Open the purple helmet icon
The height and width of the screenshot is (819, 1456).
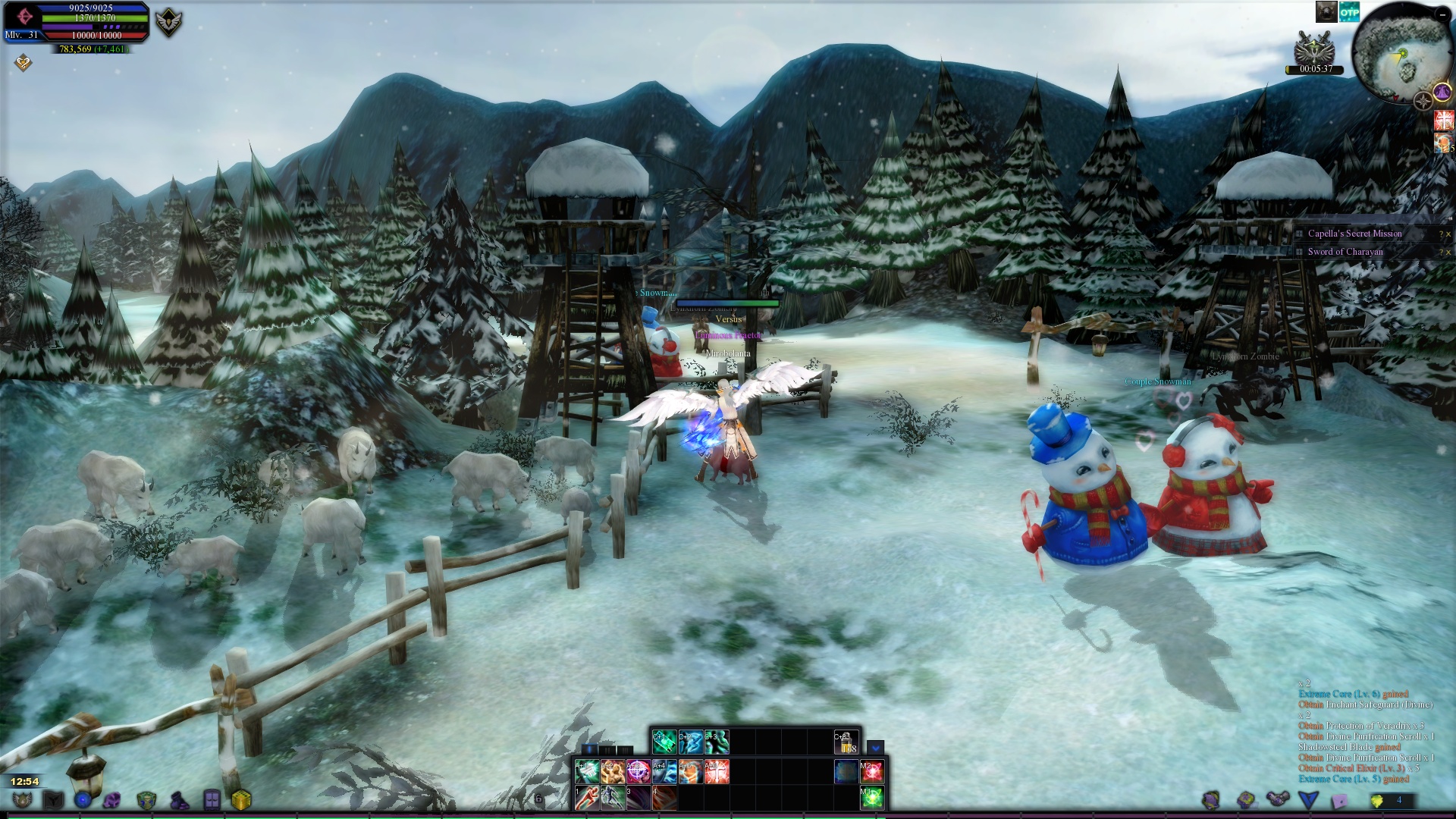tap(112, 800)
